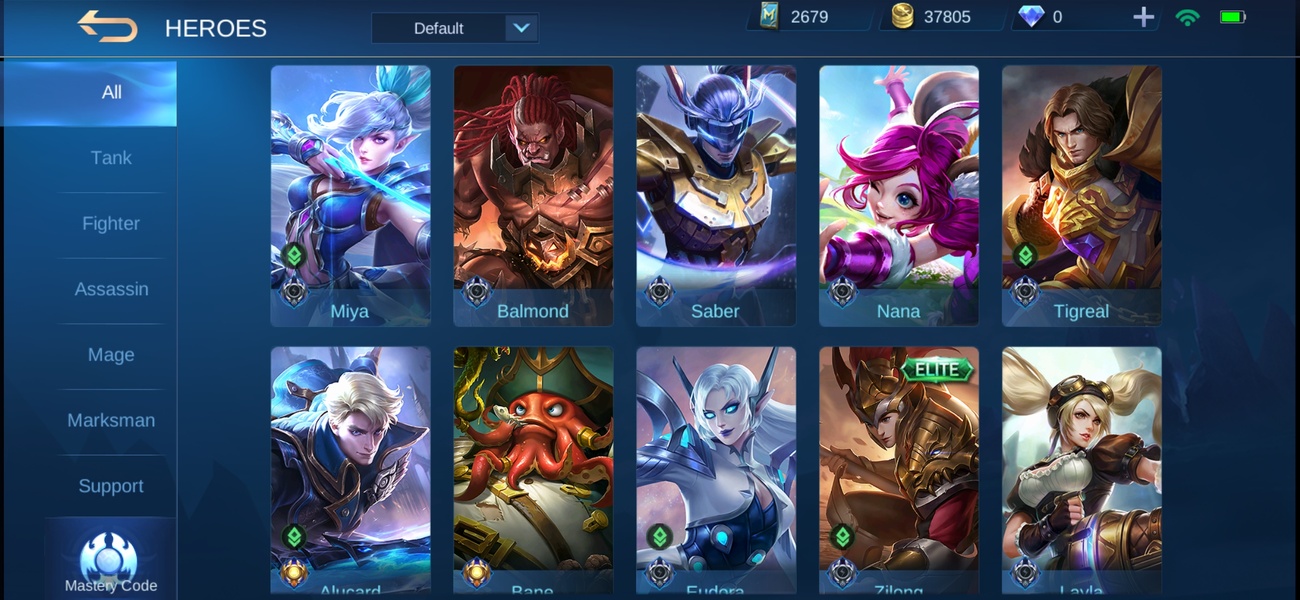
Task: Go back using the return arrow
Action: (x=107, y=27)
